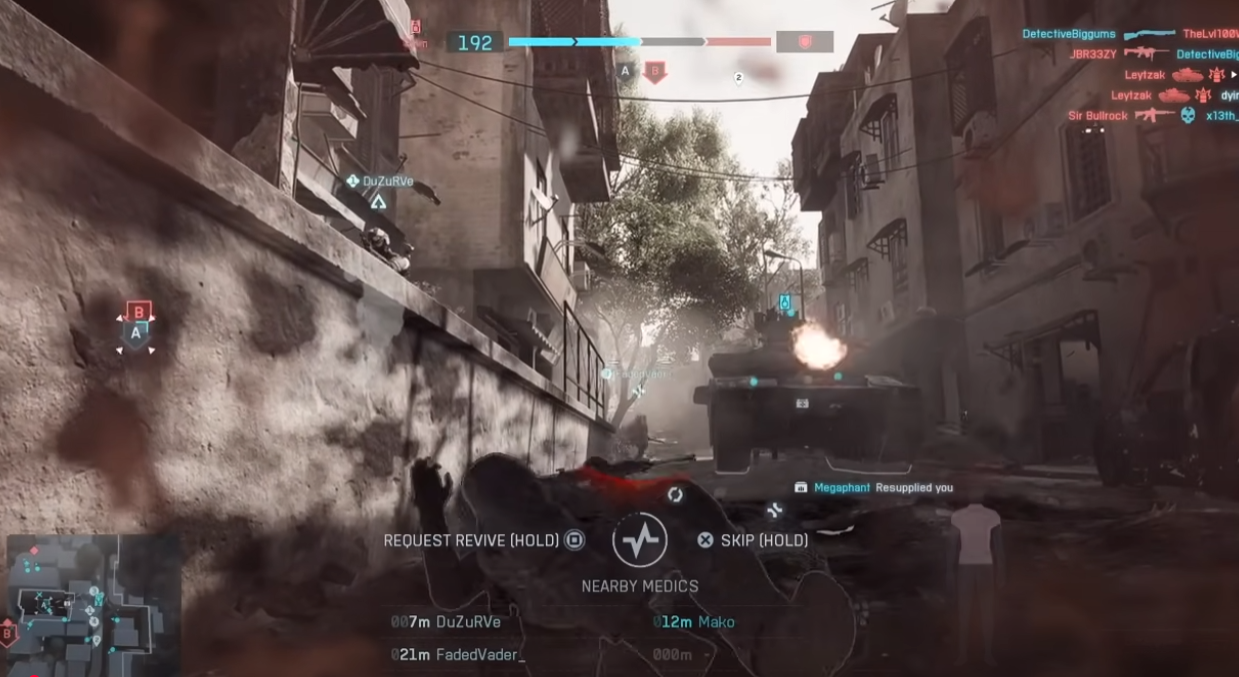1239x677 pixels.
Task: Select DuZuRVe in the nearby medics list
Action: tap(446, 622)
